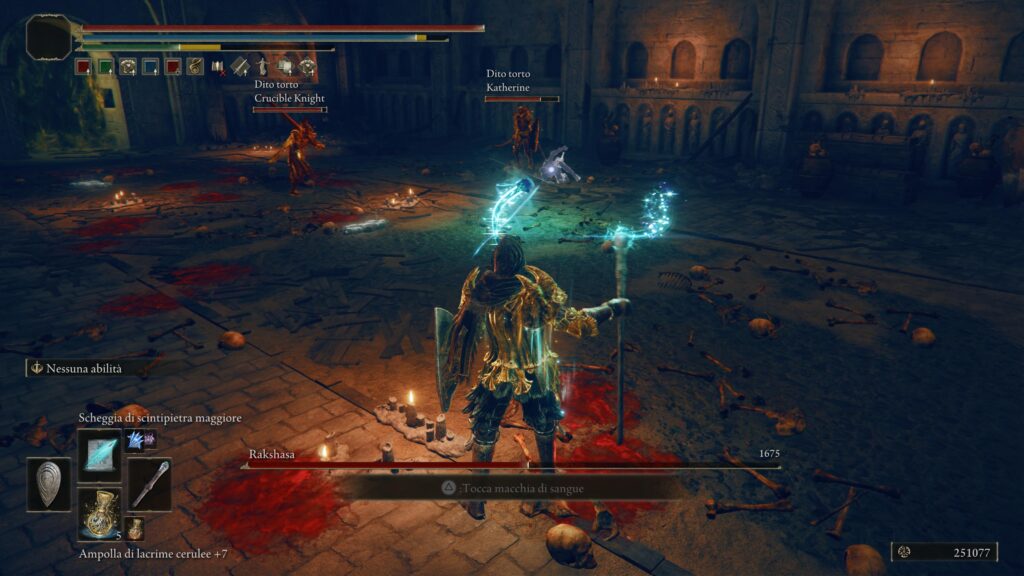Click the small next-flask preview icon

point(134,528)
